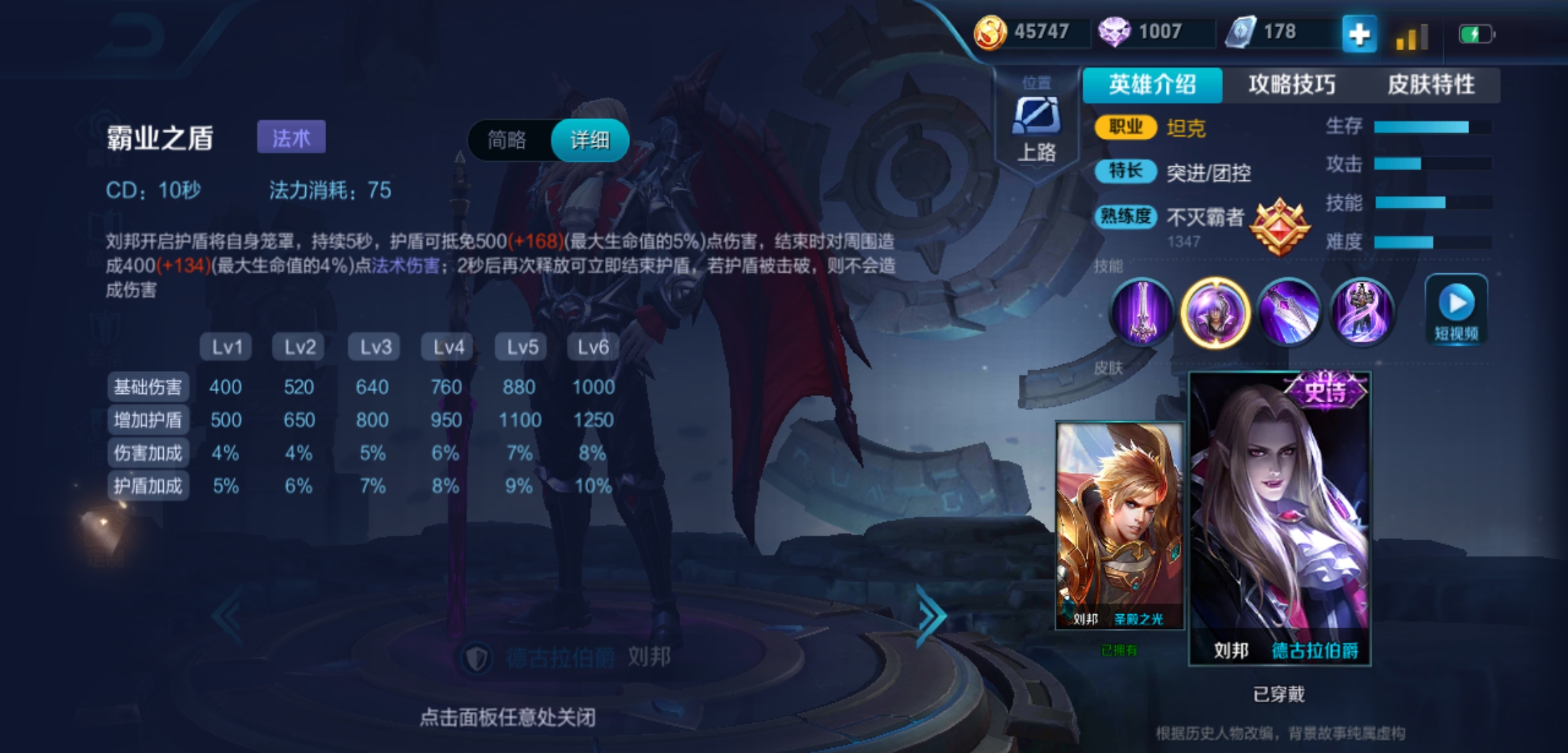Tap the gold coin currency icon

(x=990, y=32)
